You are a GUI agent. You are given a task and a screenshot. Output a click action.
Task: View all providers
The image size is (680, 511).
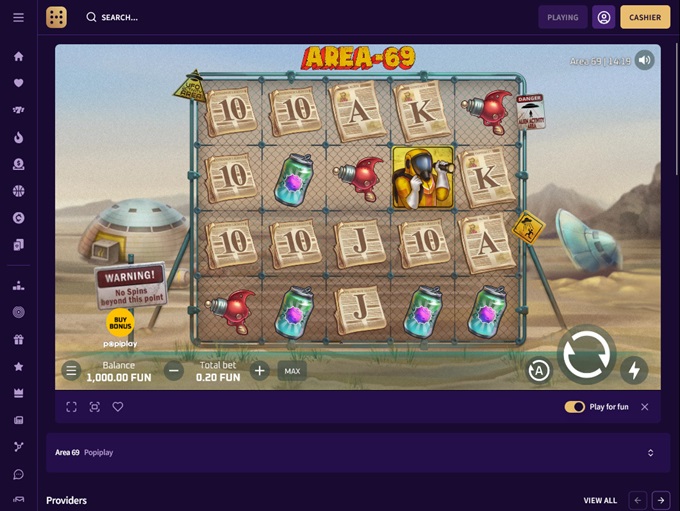(x=600, y=500)
